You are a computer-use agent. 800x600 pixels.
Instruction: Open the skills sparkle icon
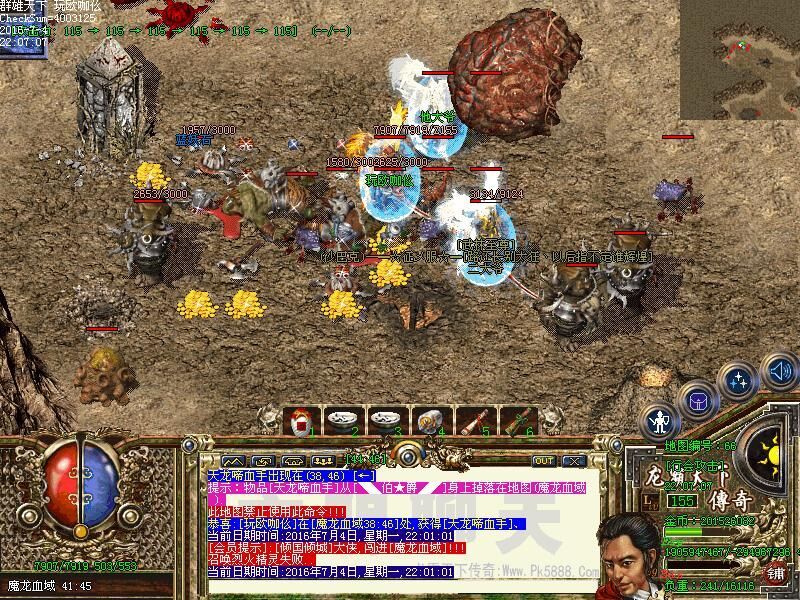click(740, 381)
